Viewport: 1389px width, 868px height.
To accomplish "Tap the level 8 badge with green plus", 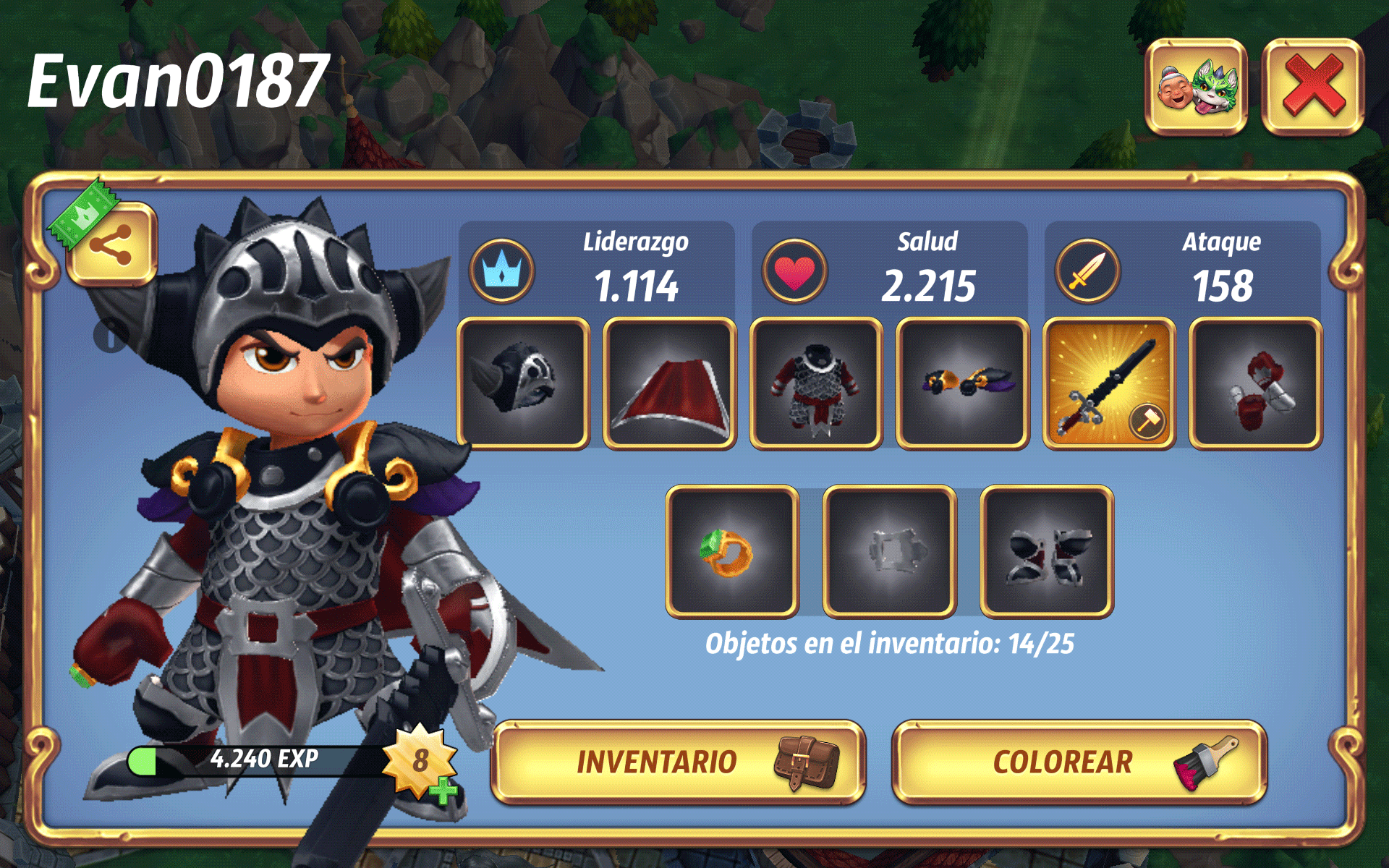I will [x=422, y=762].
